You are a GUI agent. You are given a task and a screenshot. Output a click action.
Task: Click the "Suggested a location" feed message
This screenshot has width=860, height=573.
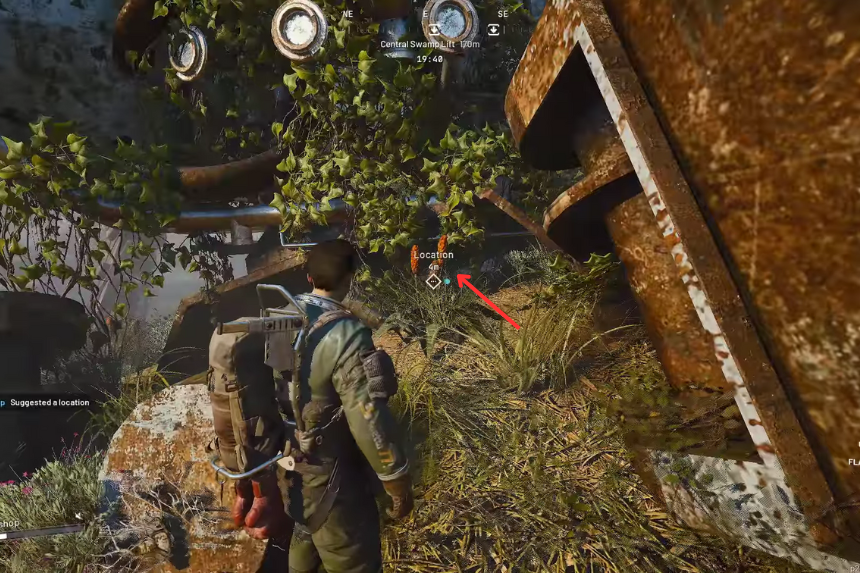(x=50, y=402)
